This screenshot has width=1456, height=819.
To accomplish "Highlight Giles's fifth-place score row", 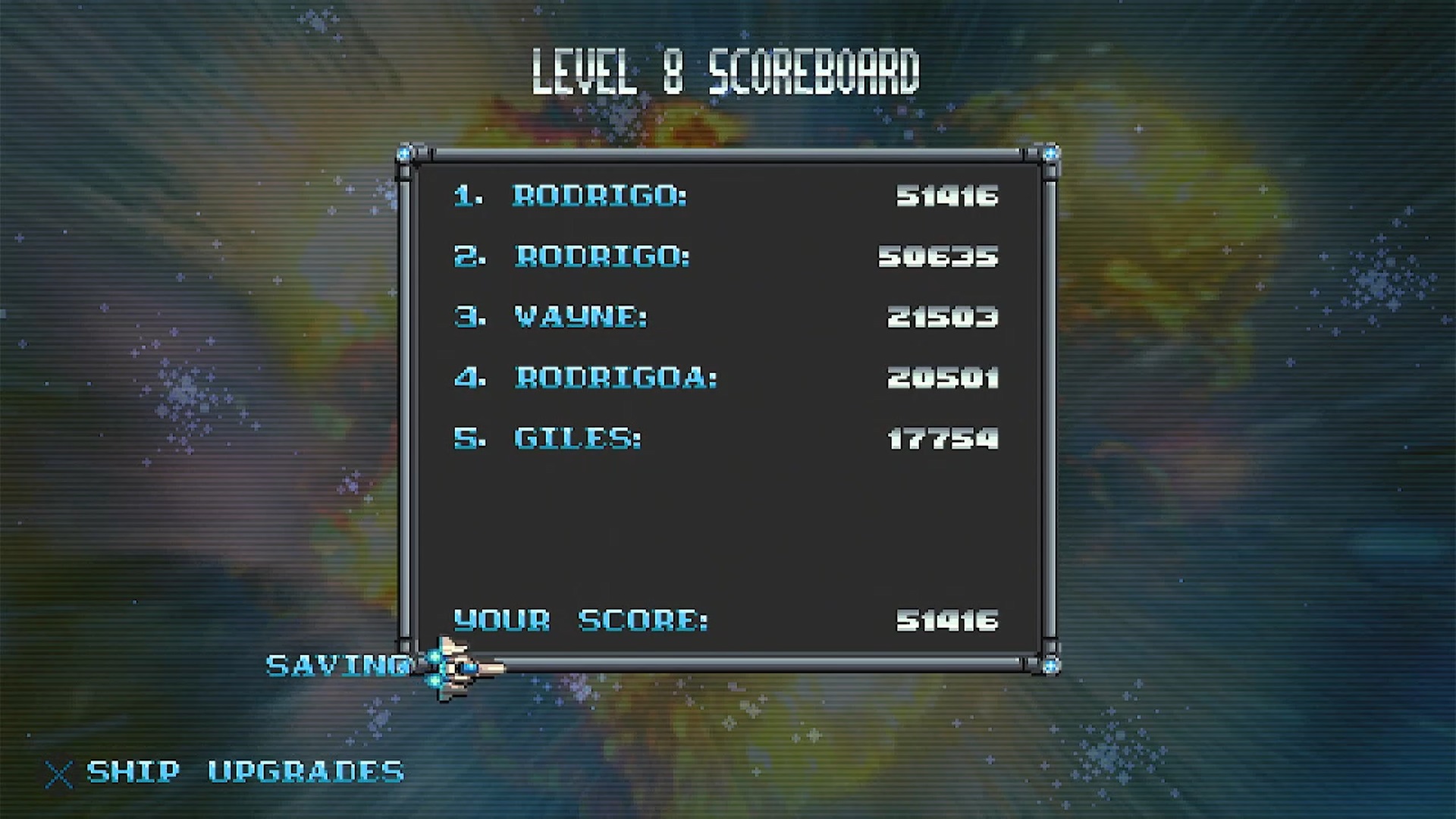I will [x=725, y=438].
